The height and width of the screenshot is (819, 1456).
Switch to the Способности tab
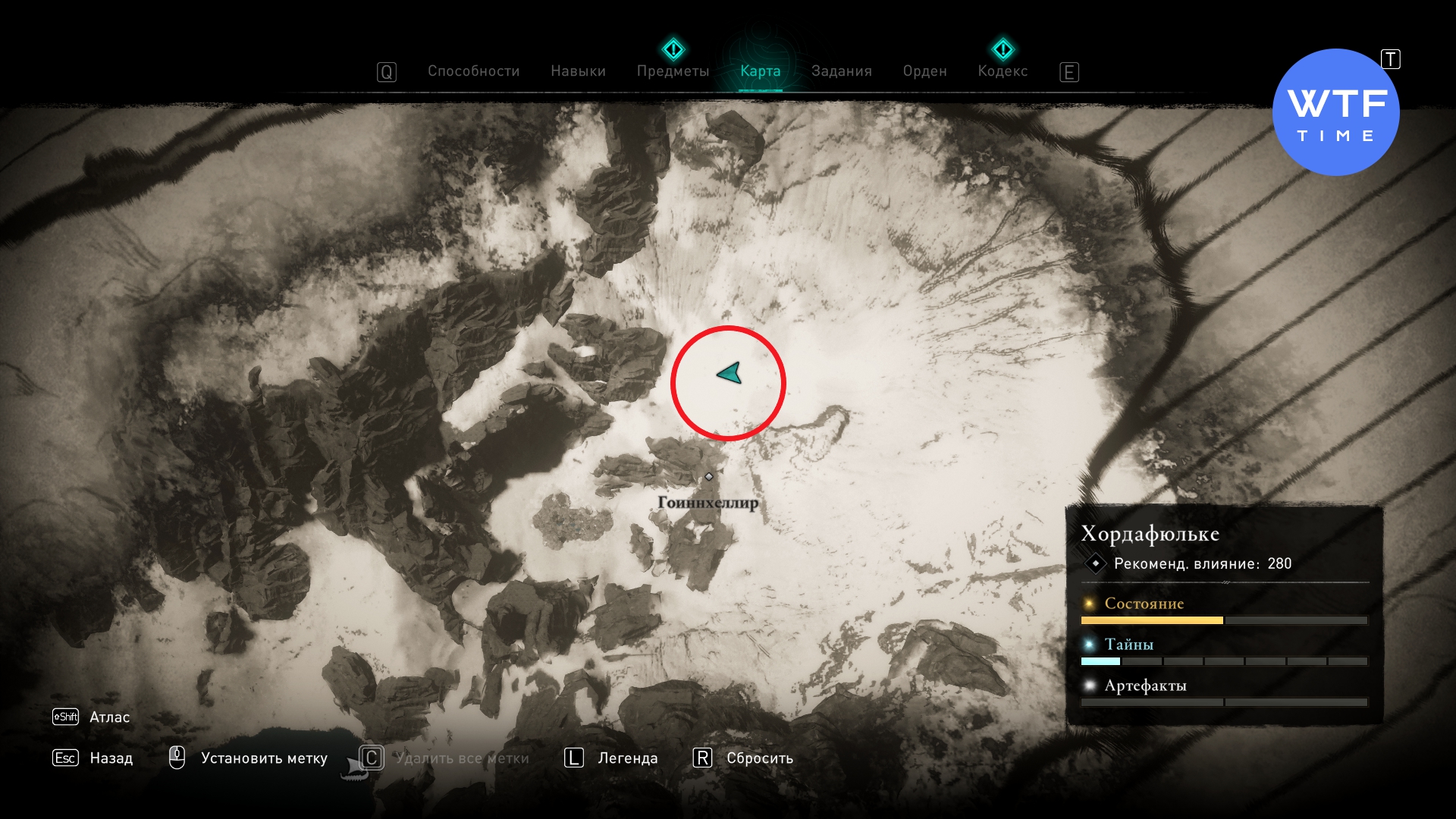473,71
